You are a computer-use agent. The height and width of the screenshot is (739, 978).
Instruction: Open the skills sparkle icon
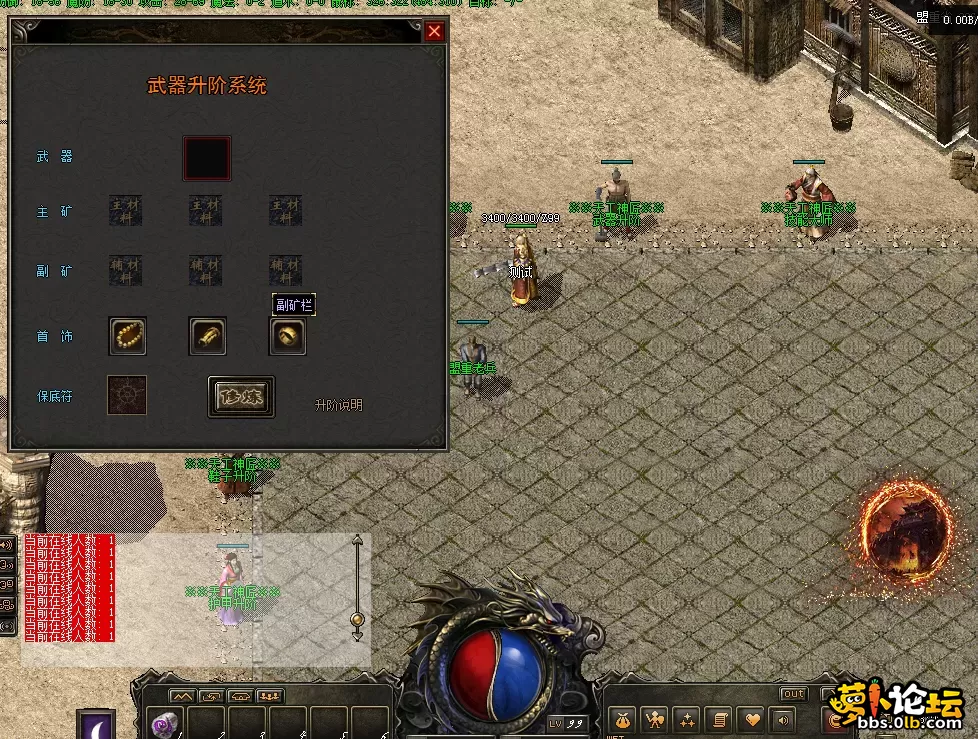coord(687,719)
